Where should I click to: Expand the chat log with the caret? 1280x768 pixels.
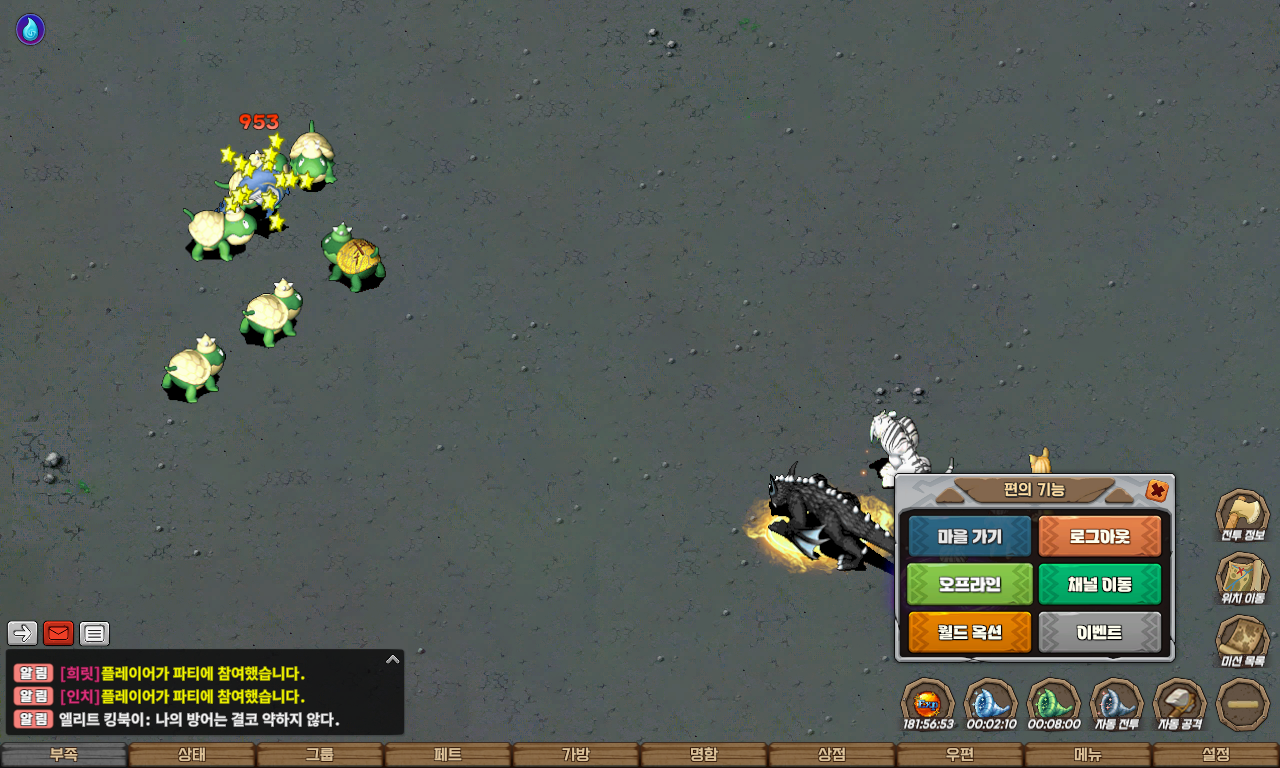point(393,660)
